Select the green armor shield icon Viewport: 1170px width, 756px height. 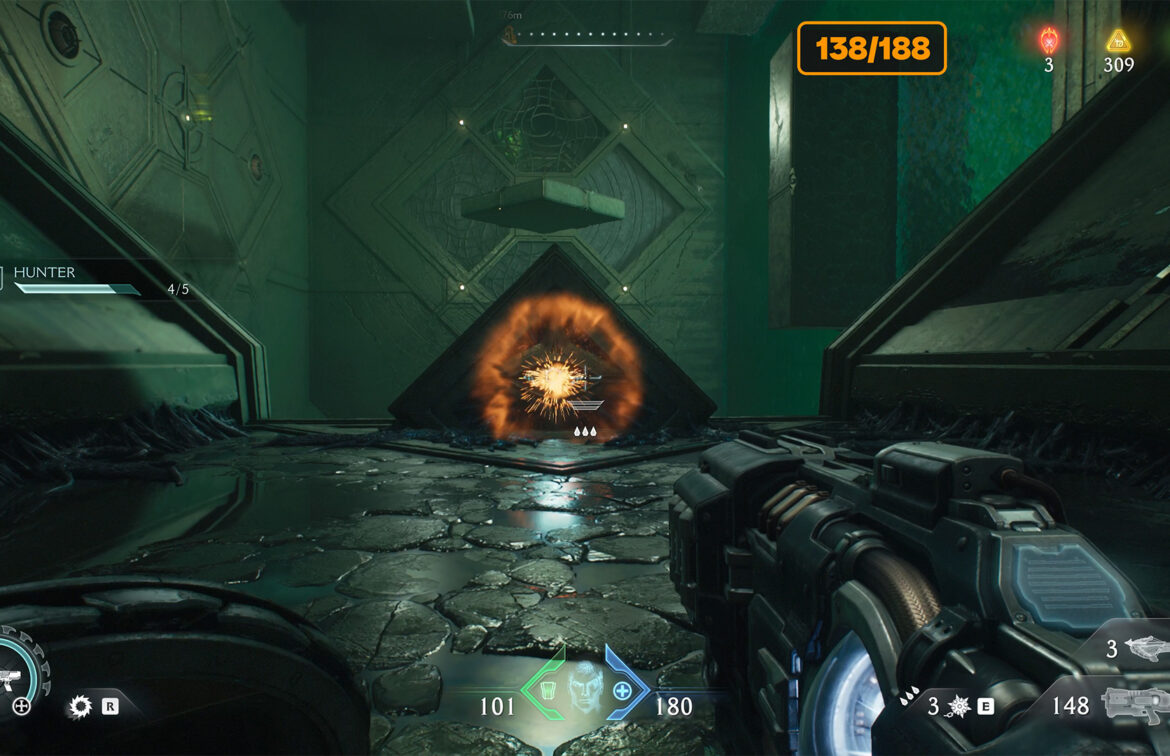tap(549, 691)
